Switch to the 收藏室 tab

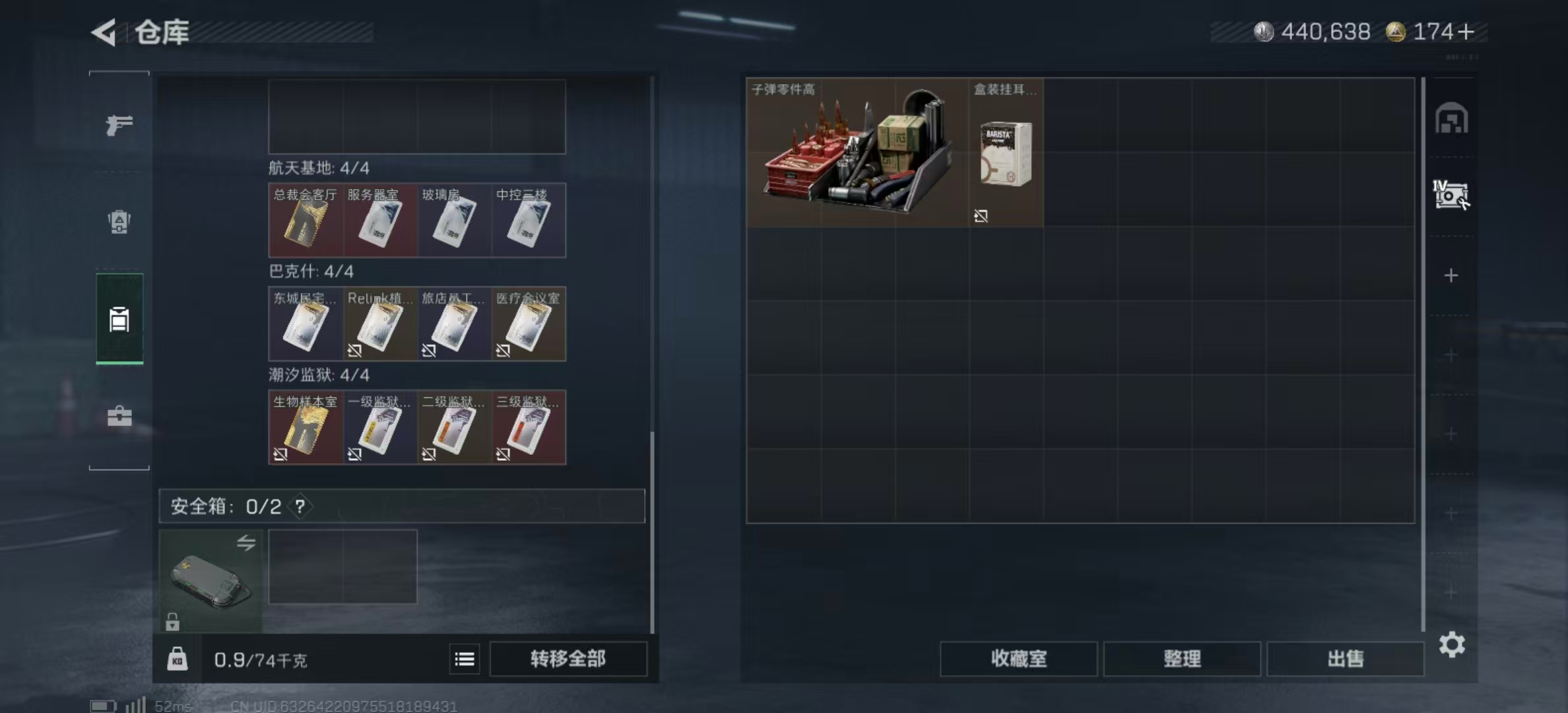tap(1018, 659)
